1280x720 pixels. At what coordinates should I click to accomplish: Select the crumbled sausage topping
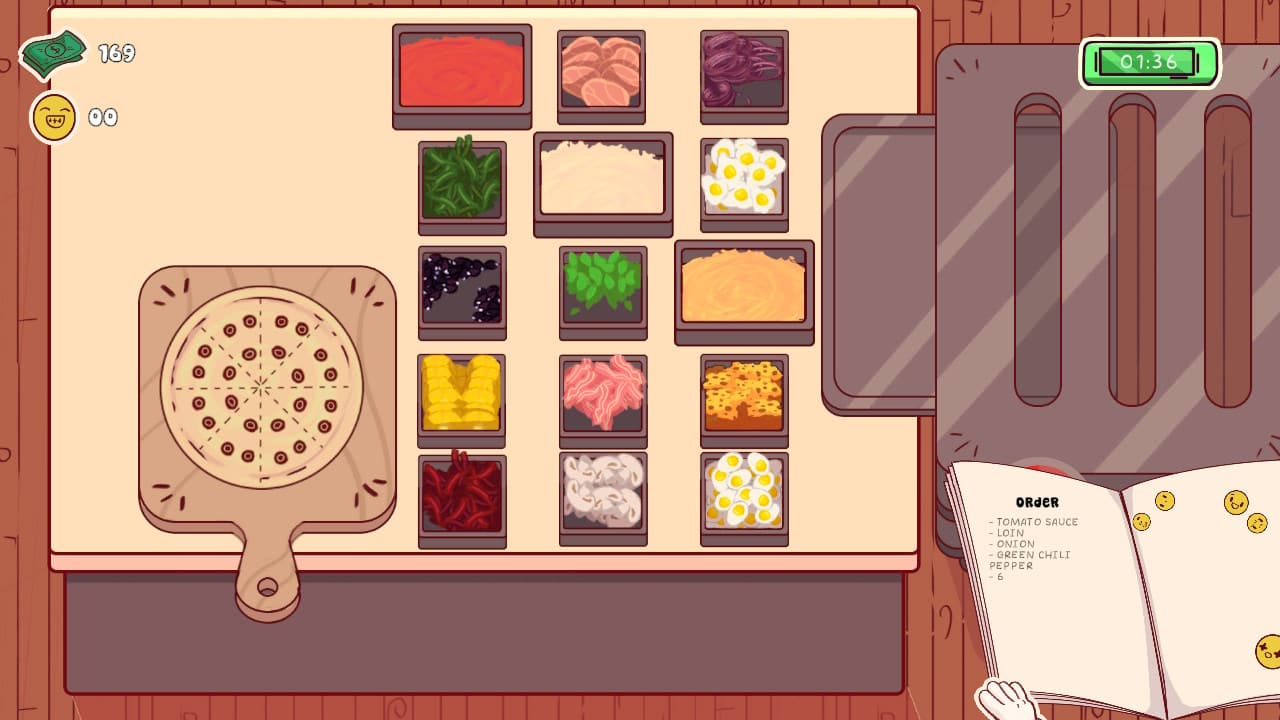point(743,398)
